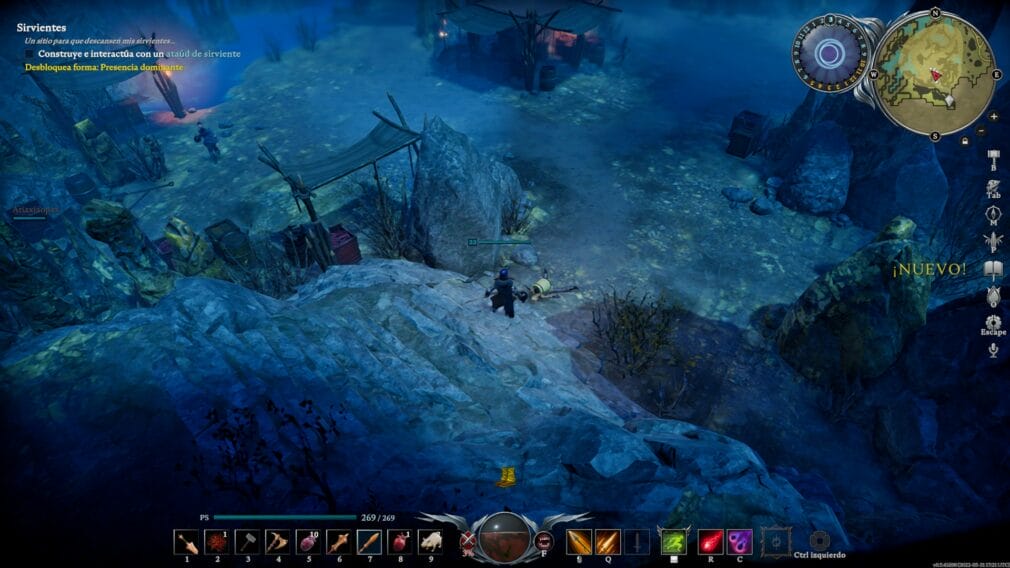The height and width of the screenshot is (568, 1010).
Task: Select the highlighted weapon in hotbar slot 7
Action: (x=369, y=542)
